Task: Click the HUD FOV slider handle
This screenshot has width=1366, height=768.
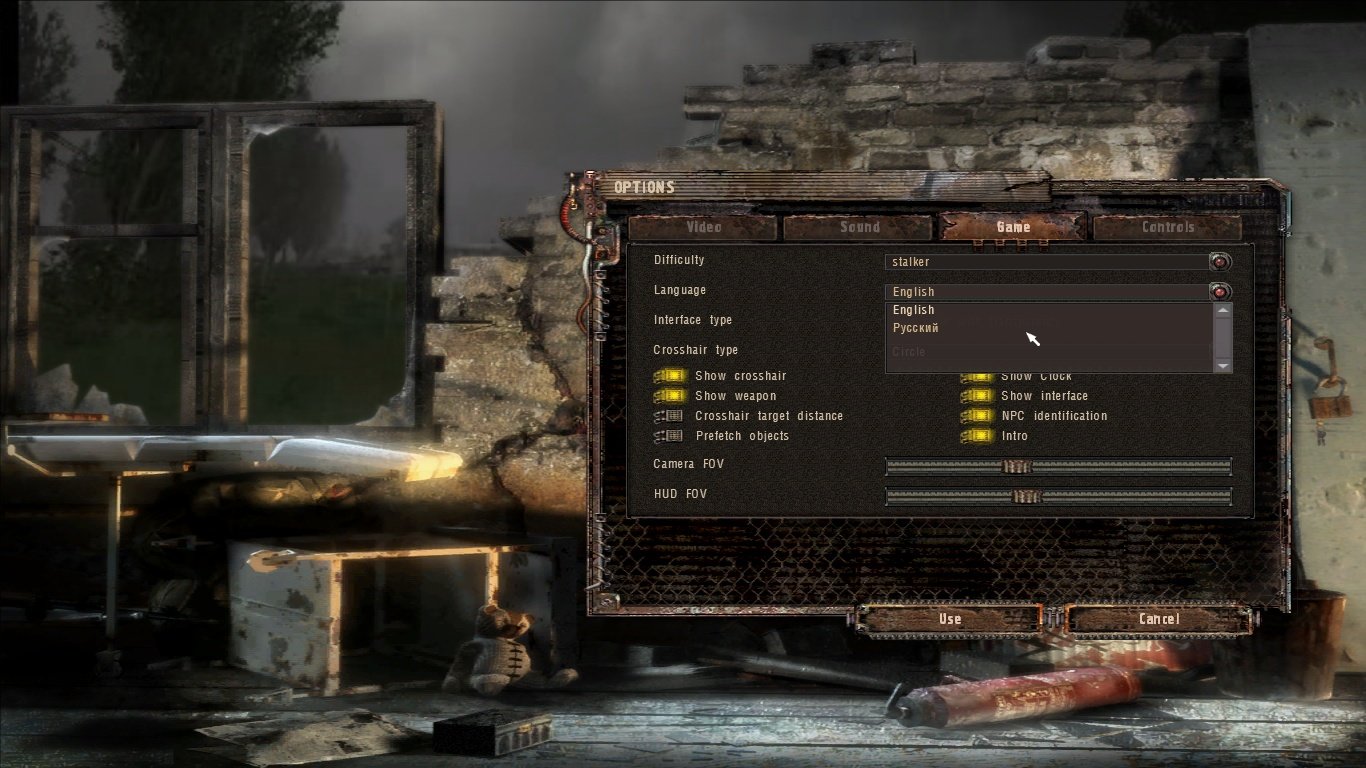Action: pyautogui.click(x=1026, y=496)
